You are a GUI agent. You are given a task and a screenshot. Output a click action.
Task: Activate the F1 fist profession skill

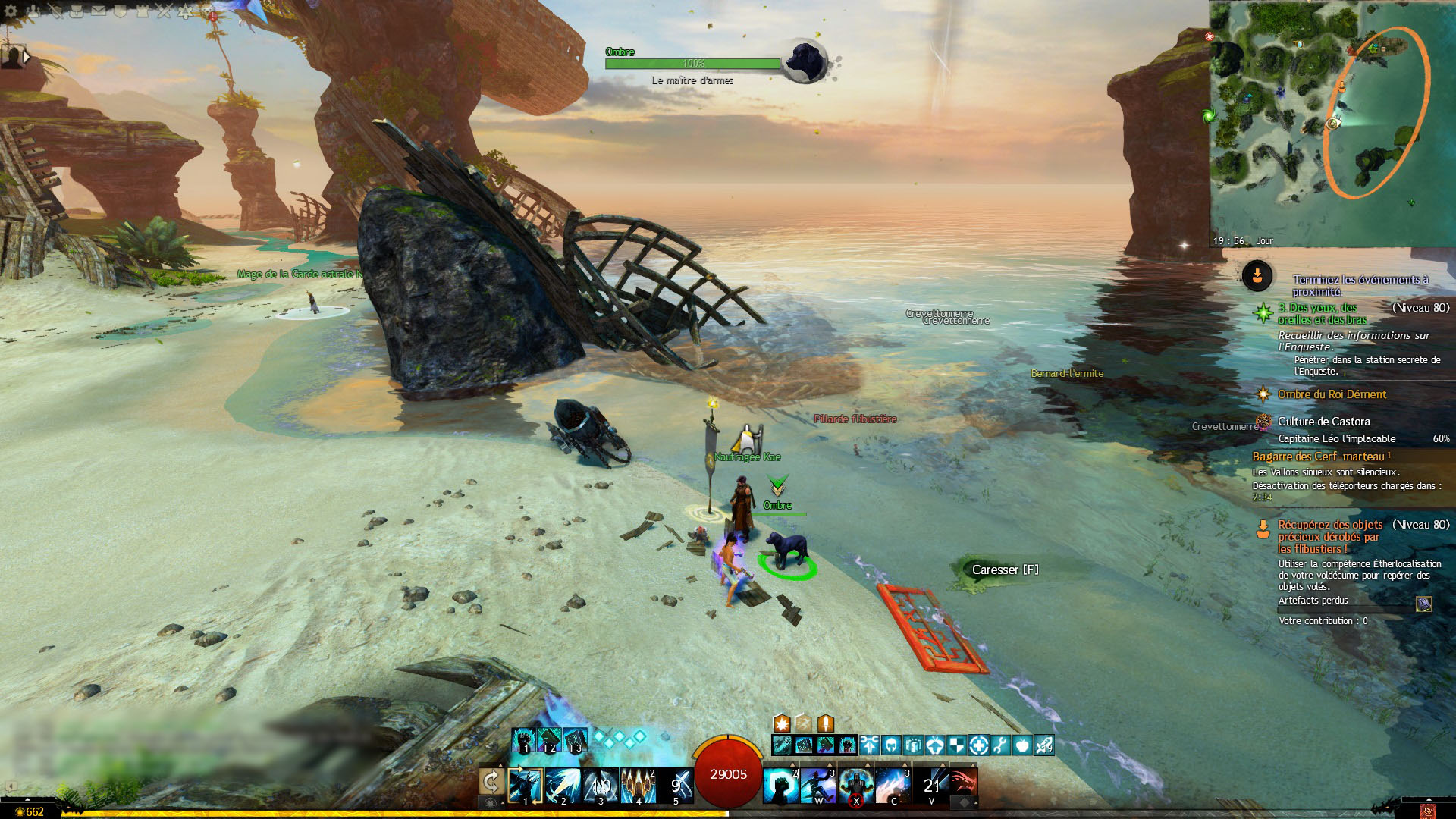(523, 739)
